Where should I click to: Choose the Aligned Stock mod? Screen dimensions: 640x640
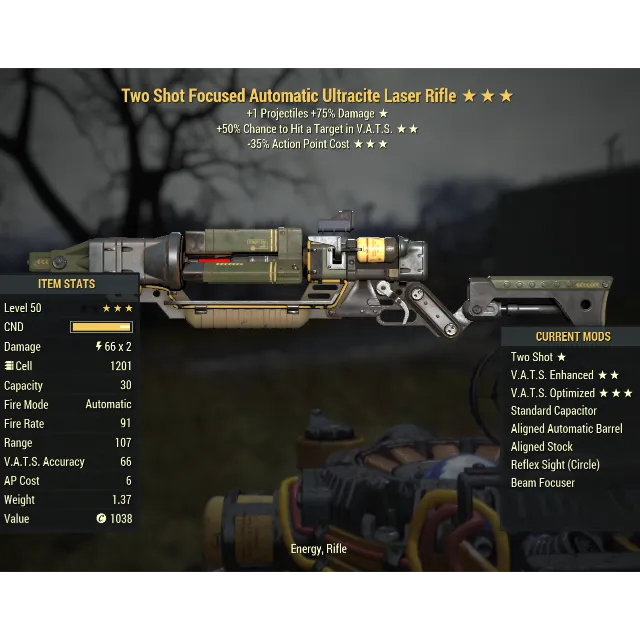[x=542, y=447]
